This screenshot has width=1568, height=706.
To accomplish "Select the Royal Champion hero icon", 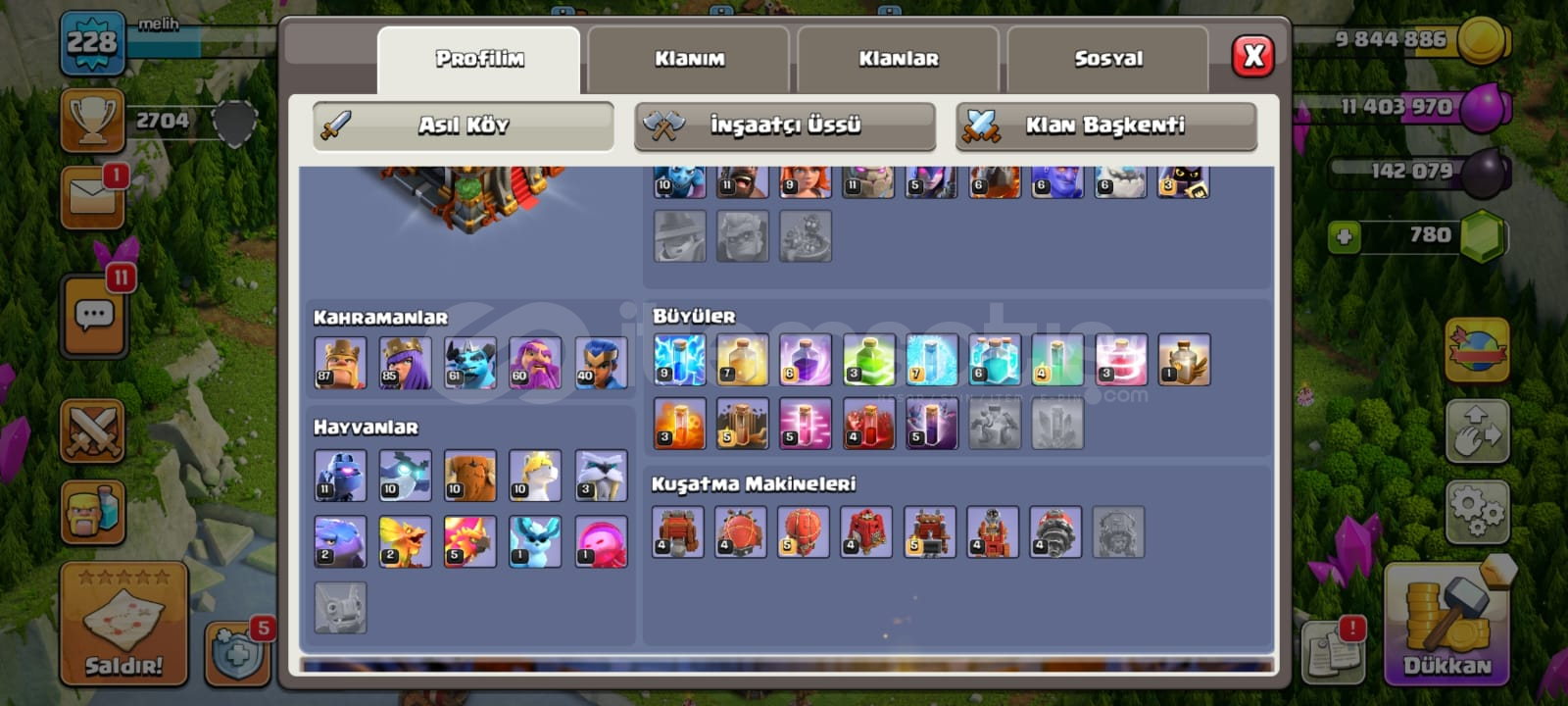I will click(x=601, y=360).
